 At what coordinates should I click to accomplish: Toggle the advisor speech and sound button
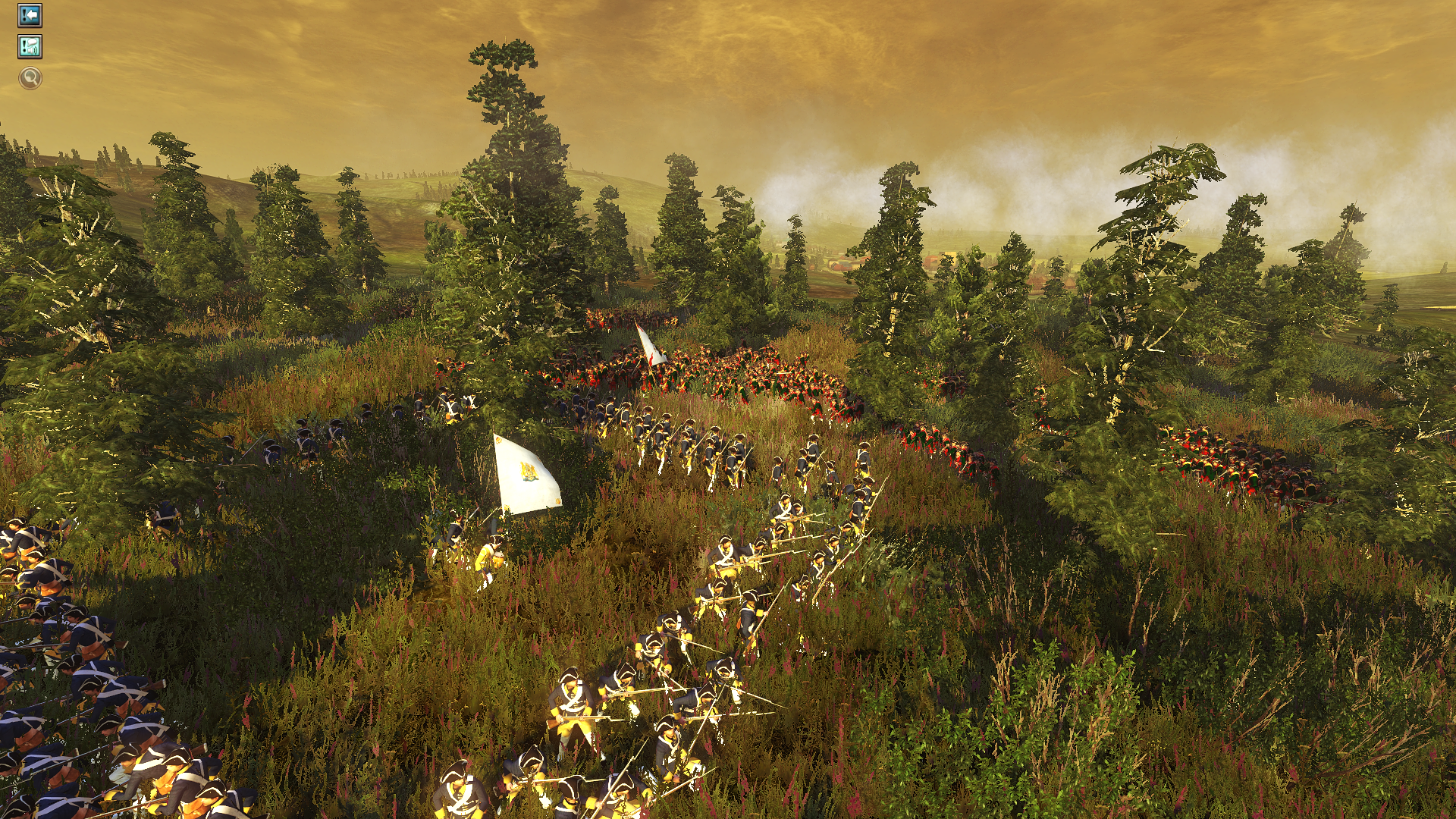(30, 47)
